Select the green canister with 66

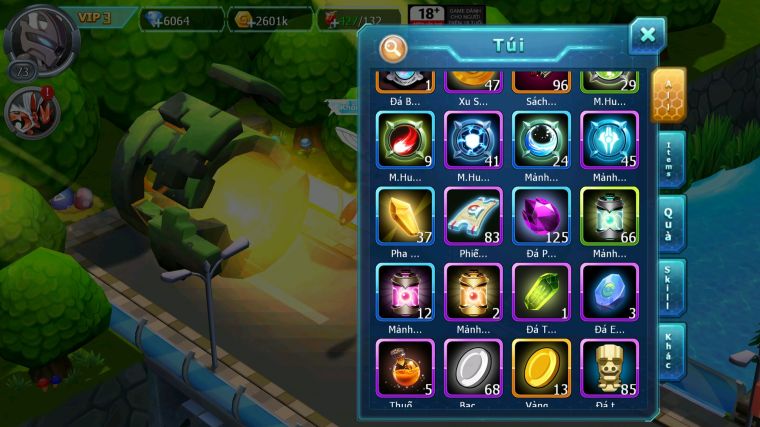[x=609, y=216]
